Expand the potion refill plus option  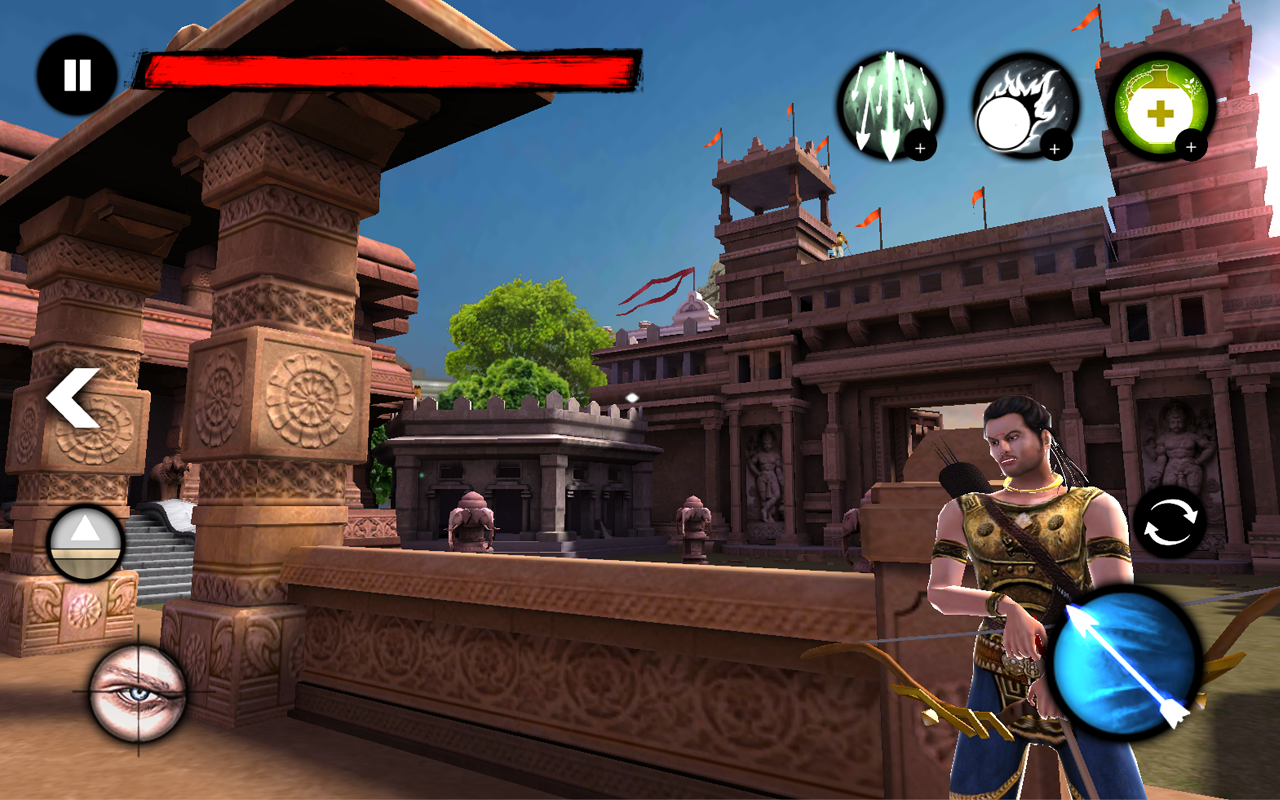coord(1192,146)
